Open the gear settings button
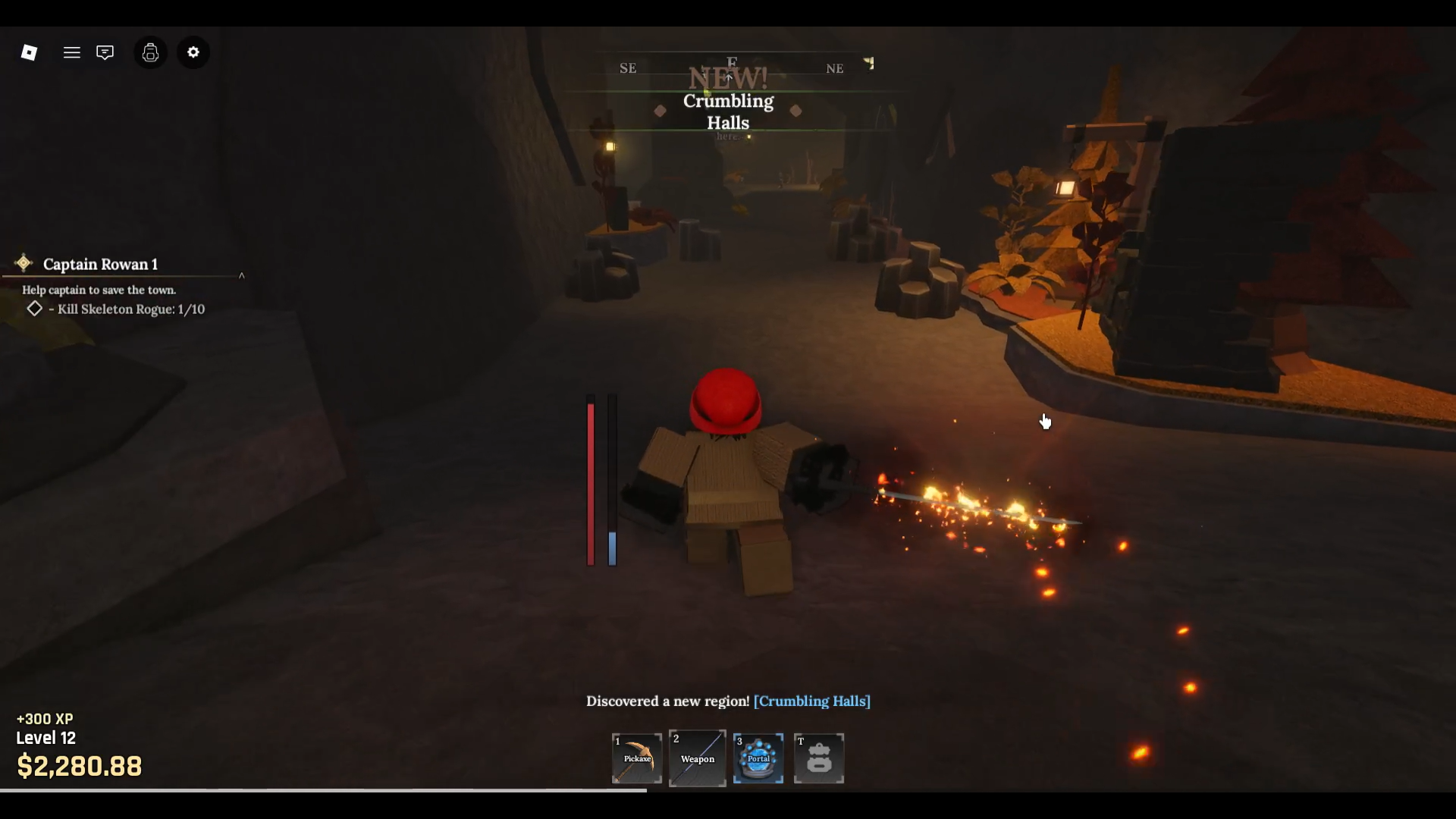Screen dimensions: 1456x819 (193, 52)
